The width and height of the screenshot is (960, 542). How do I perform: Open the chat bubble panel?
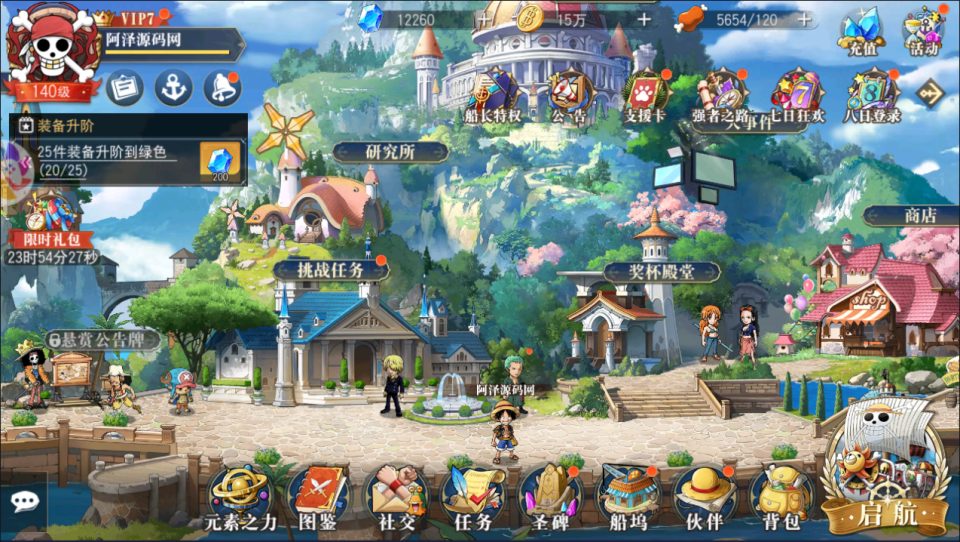[x=23, y=502]
